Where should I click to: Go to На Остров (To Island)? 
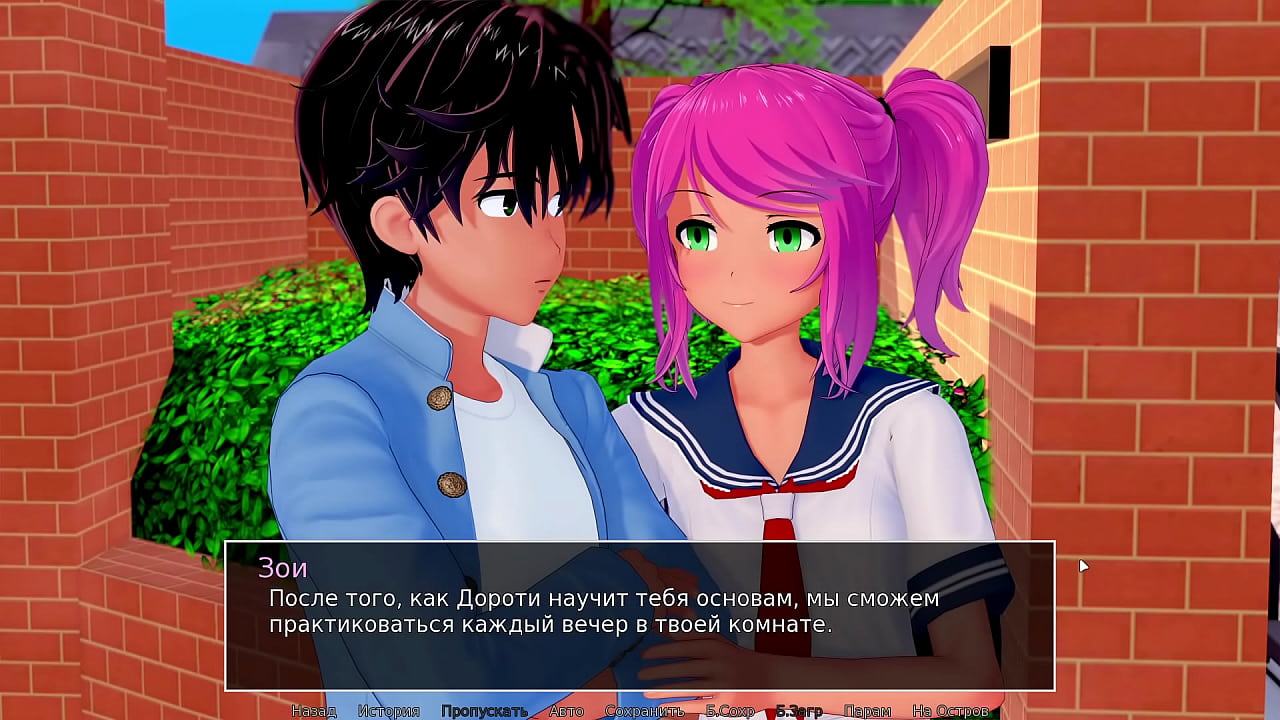click(950, 711)
